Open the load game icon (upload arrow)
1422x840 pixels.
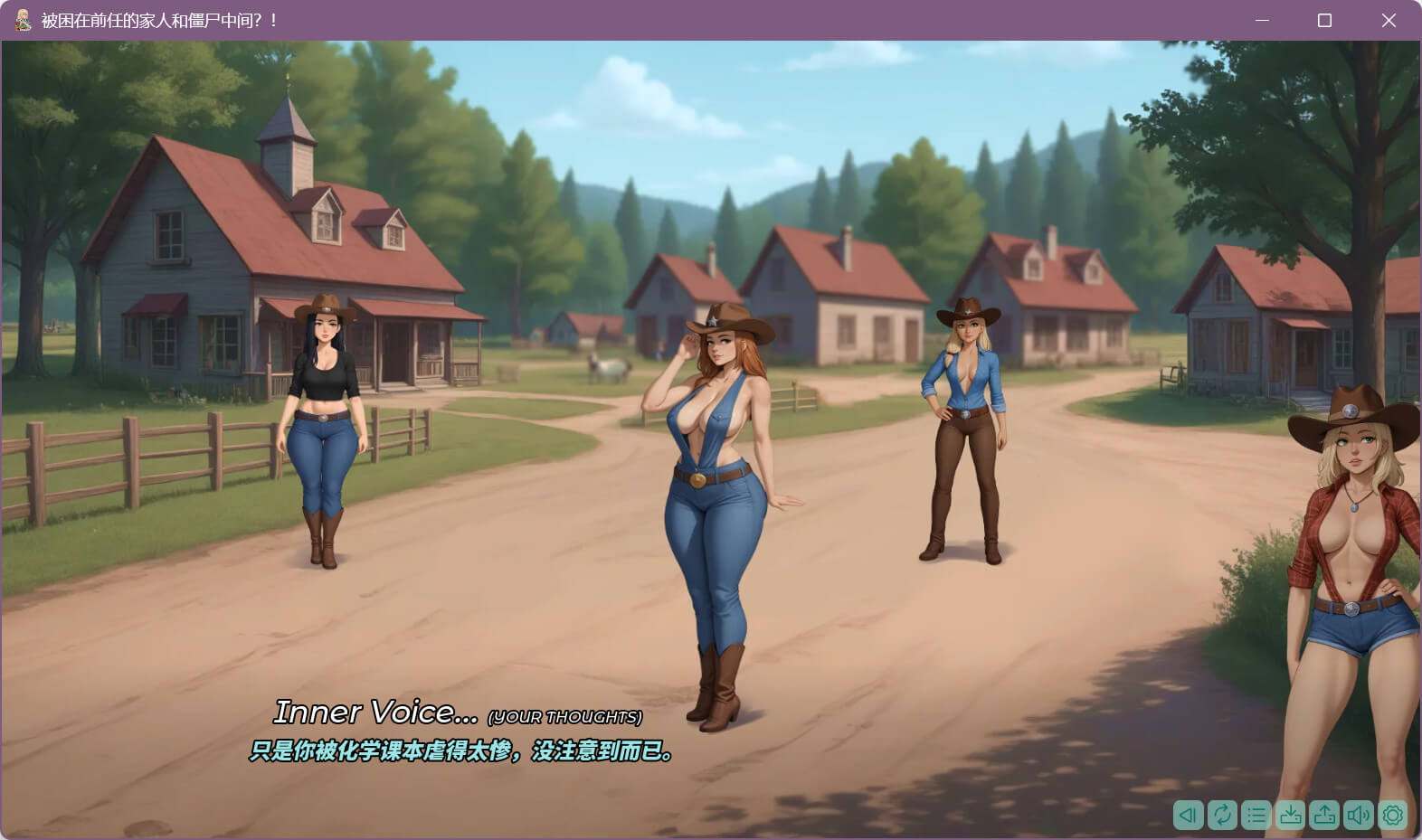point(1325,815)
